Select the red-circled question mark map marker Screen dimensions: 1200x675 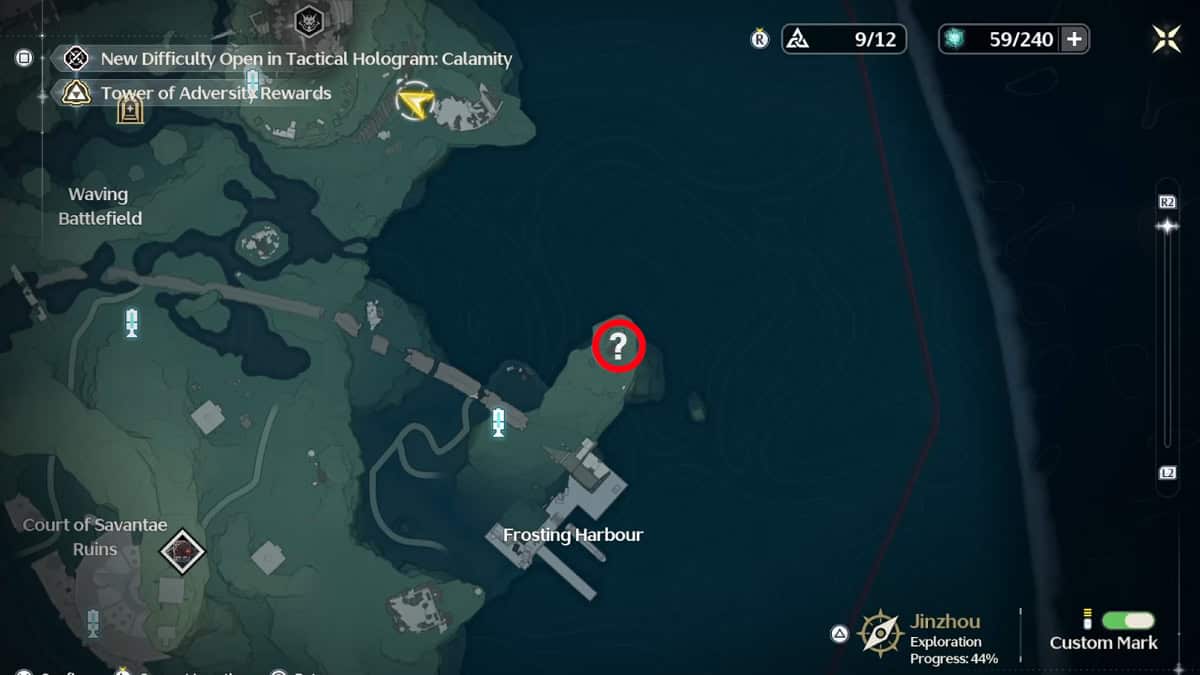[x=618, y=347]
